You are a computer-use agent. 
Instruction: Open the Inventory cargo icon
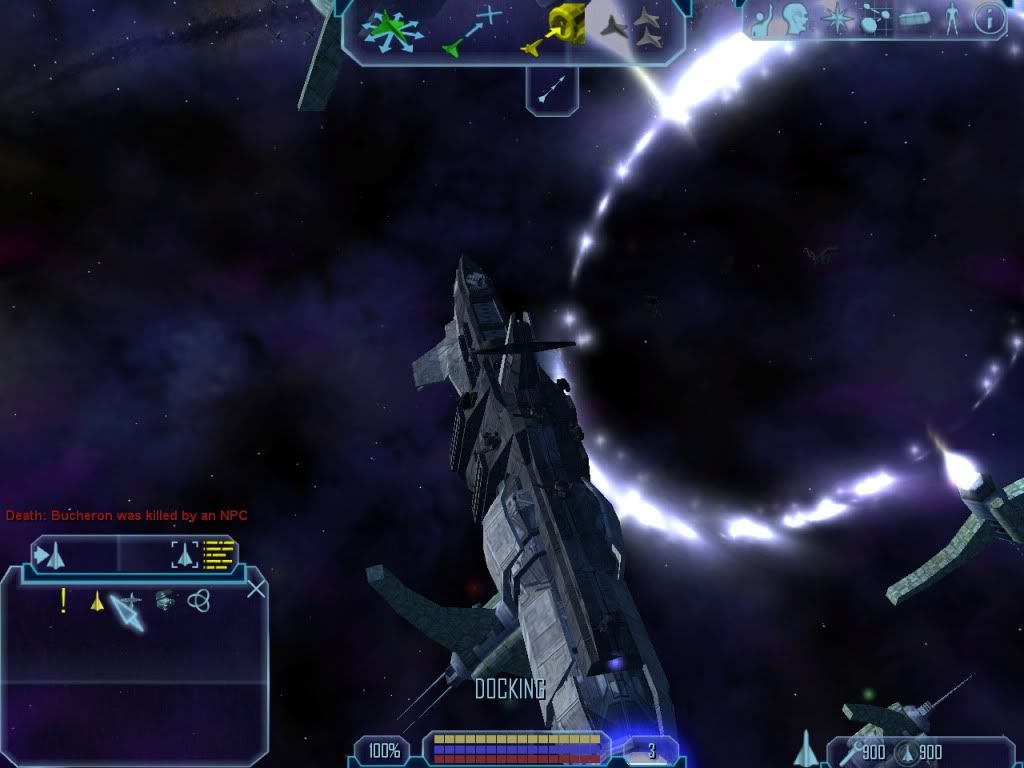coord(913,20)
